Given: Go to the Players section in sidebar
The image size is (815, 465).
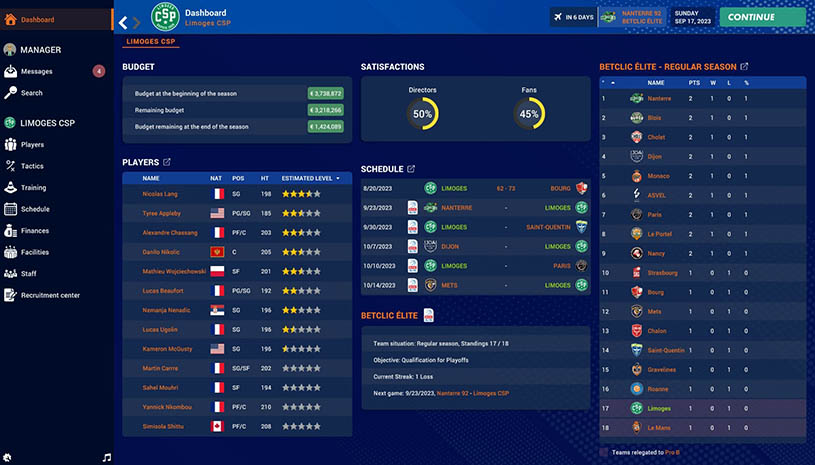Looking at the screenshot, I should [x=32, y=145].
